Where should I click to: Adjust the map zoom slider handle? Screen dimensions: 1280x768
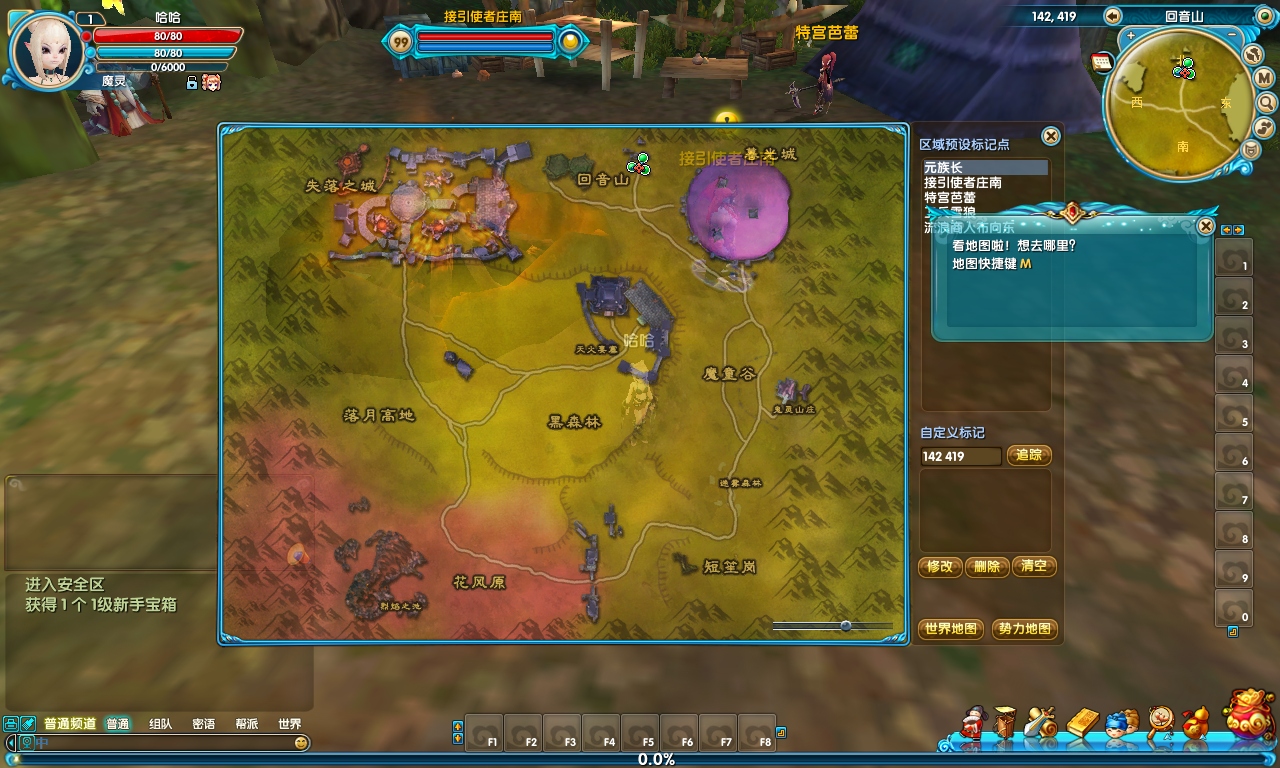[846, 626]
